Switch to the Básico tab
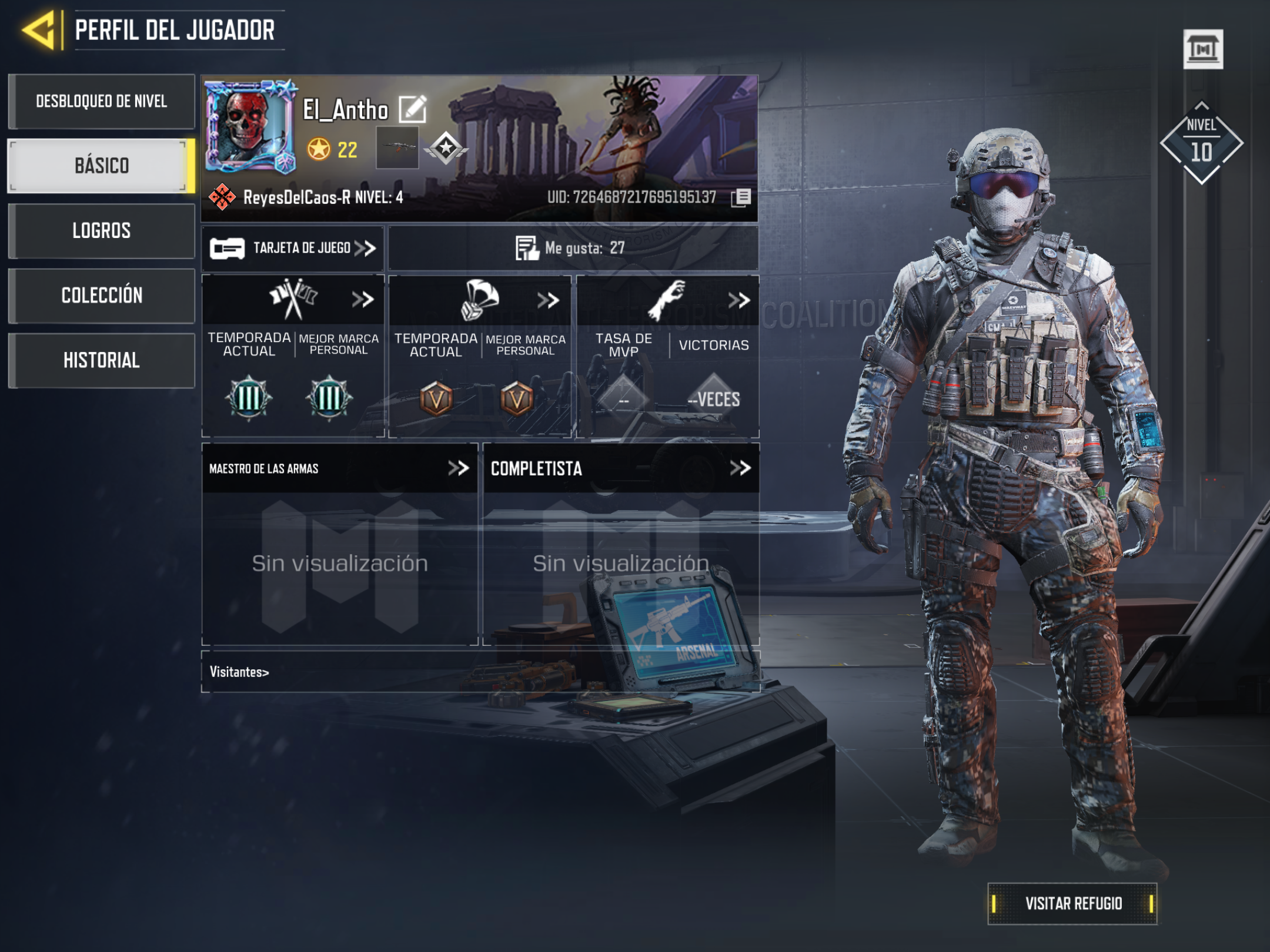The height and width of the screenshot is (952, 1270). tap(102, 166)
